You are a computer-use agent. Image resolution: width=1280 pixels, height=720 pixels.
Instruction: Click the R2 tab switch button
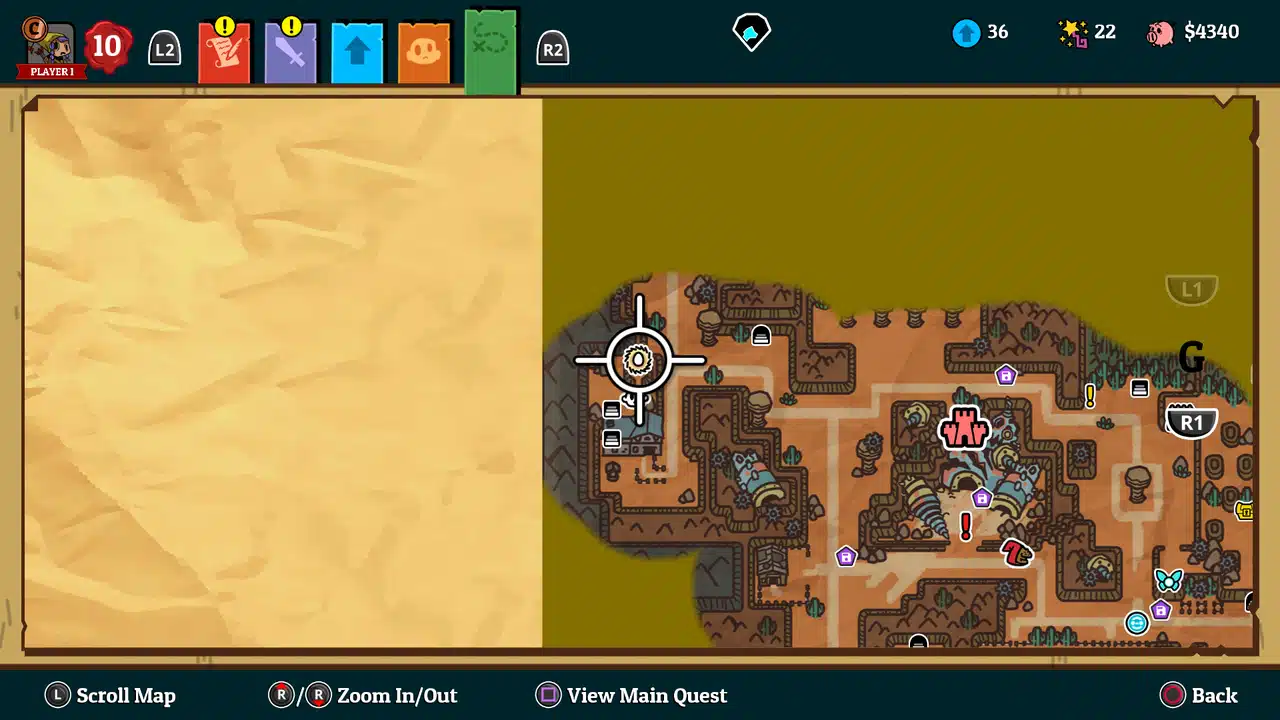(x=553, y=47)
